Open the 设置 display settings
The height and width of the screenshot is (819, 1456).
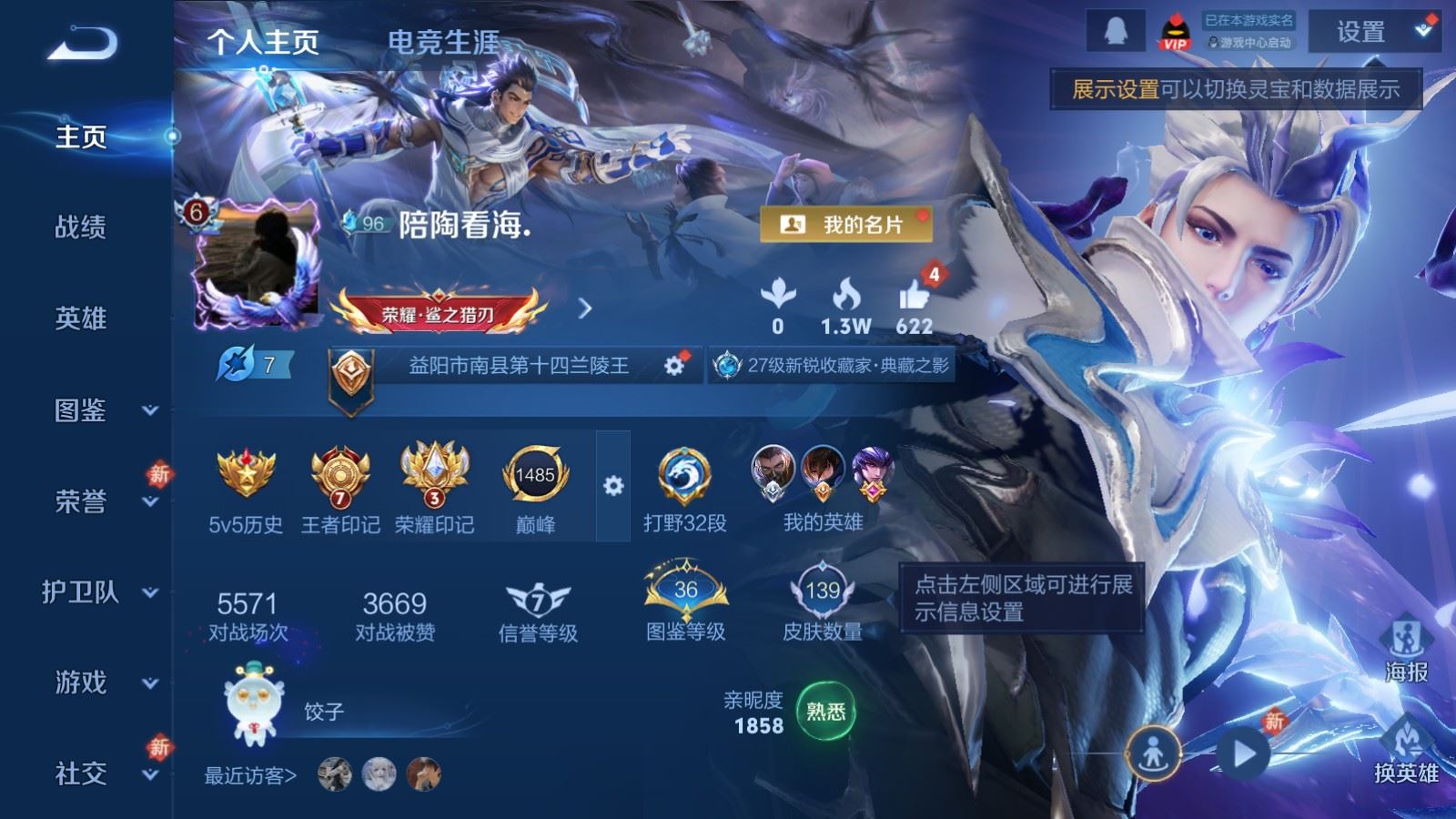point(1361,33)
